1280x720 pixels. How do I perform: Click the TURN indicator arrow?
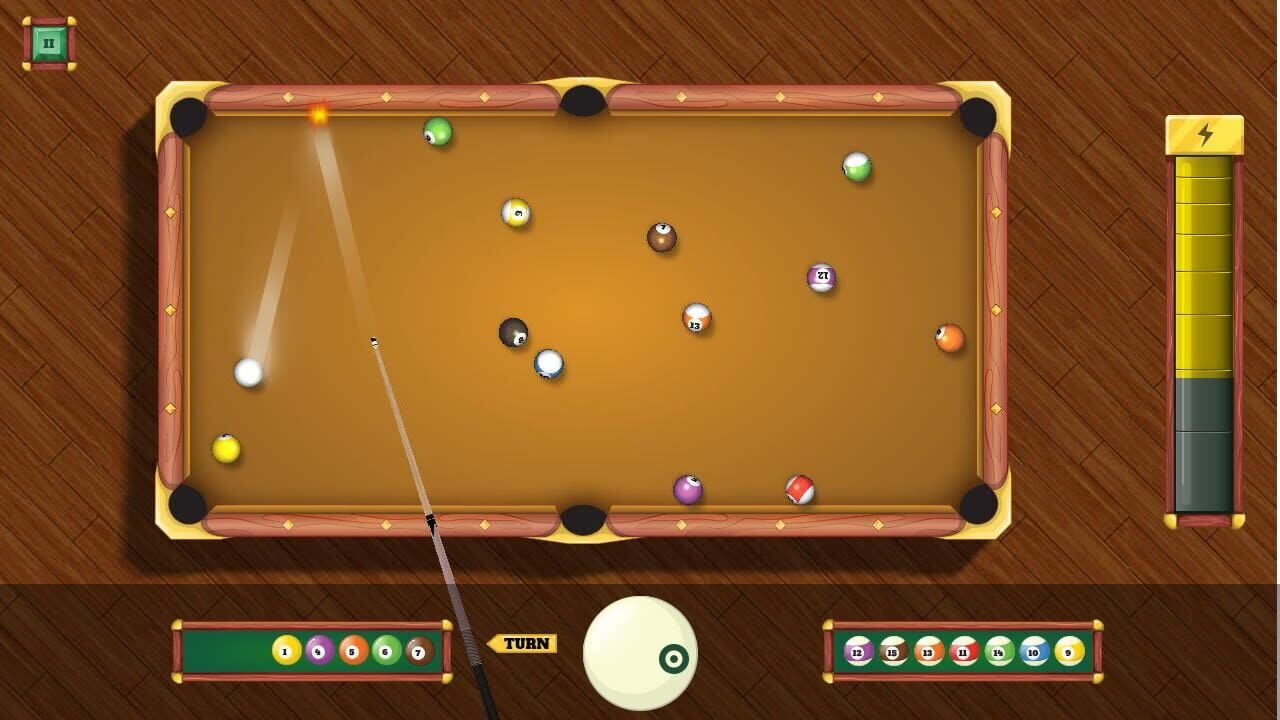[x=521, y=642]
